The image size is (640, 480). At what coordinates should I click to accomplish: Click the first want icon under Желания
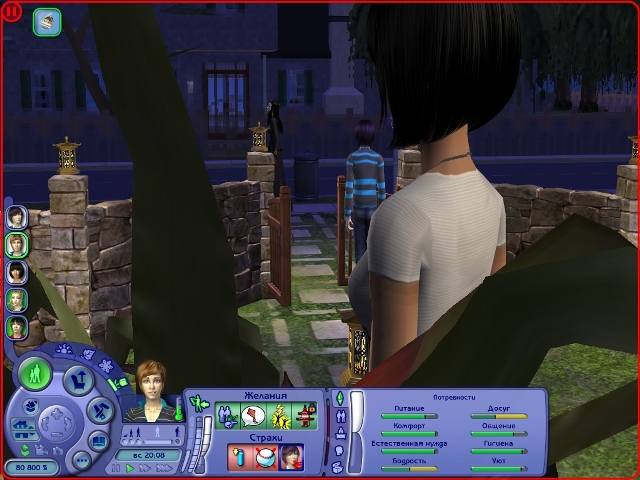226,414
